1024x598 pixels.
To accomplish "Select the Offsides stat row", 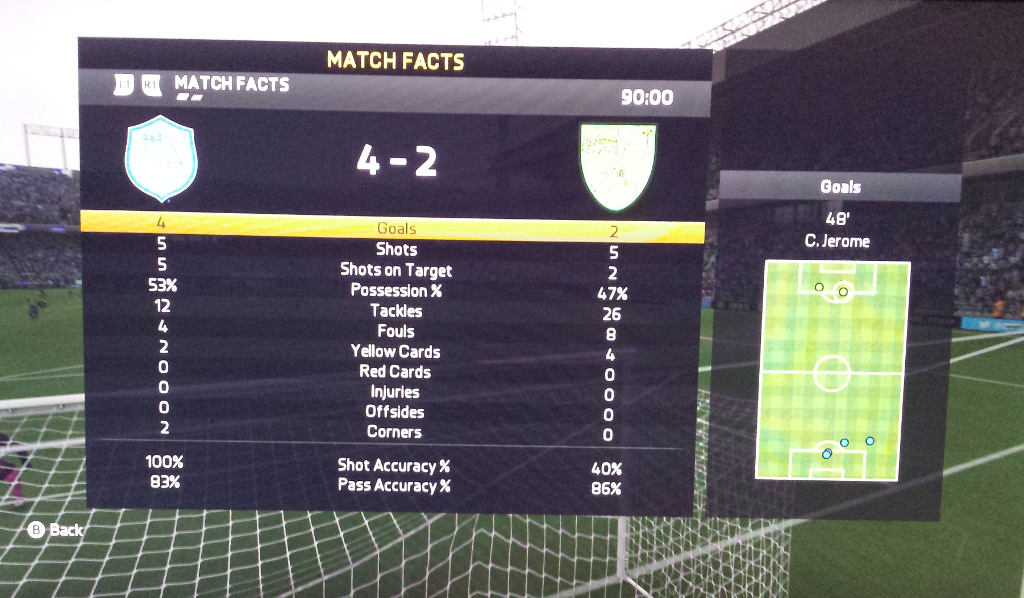I will coord(396,412).
